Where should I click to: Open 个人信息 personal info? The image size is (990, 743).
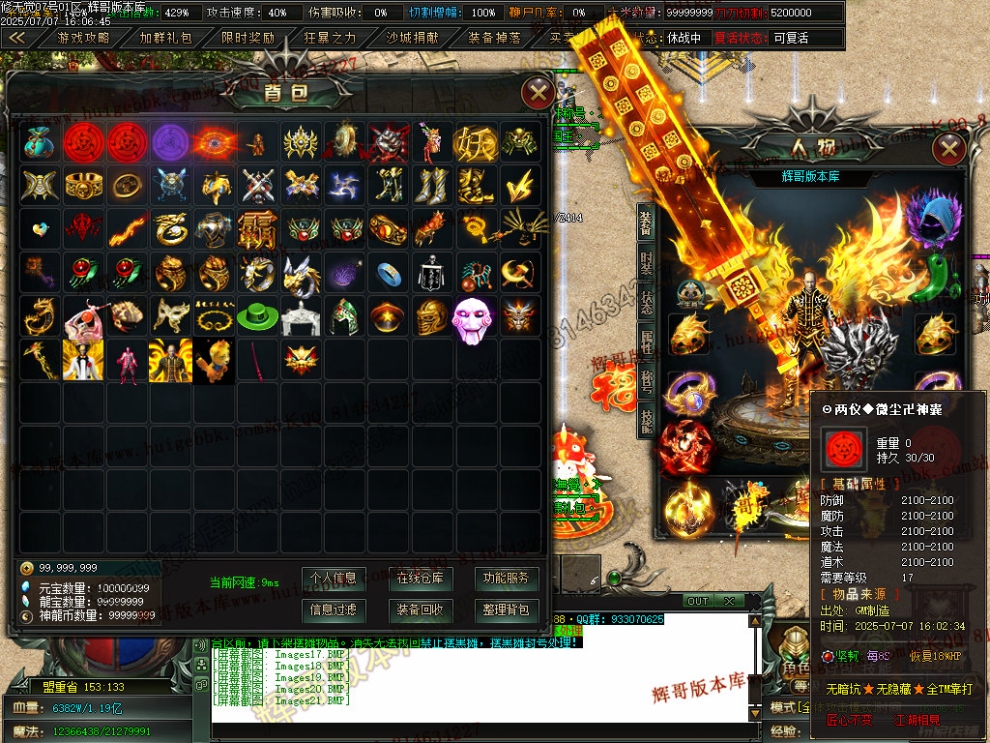(x=333, y=578)
